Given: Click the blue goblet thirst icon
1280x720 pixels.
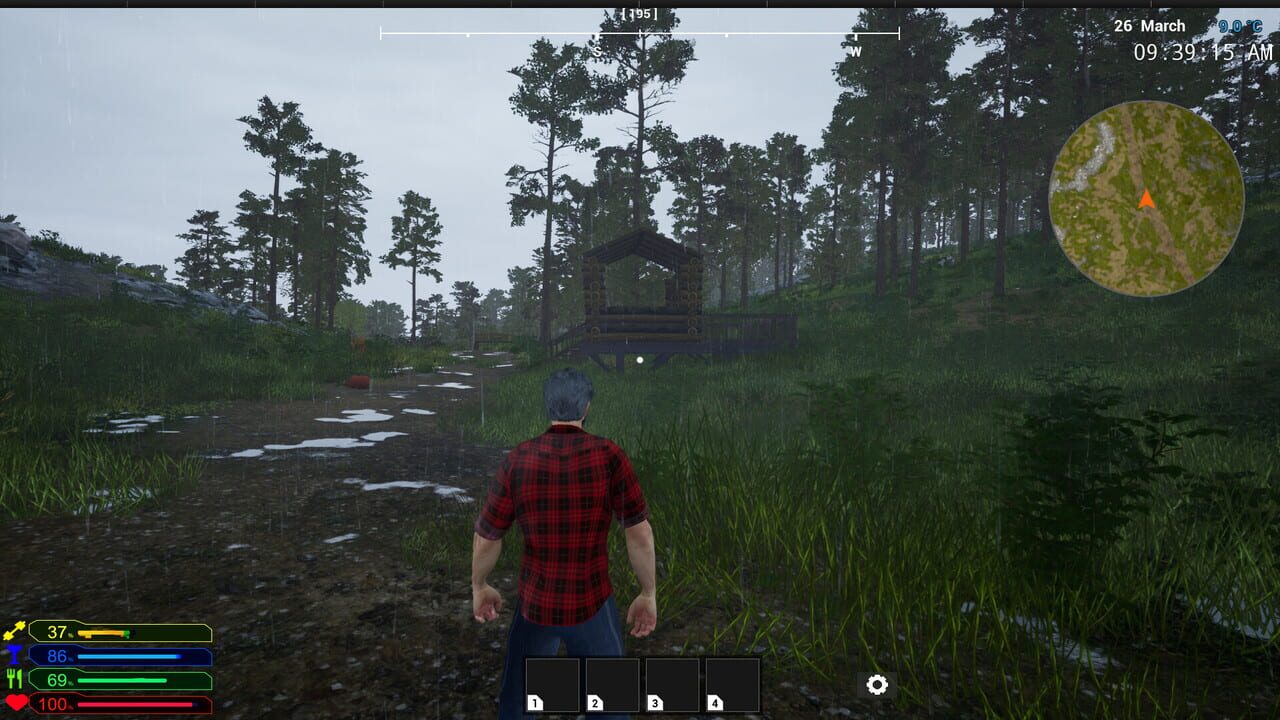Looking at the screenshot, I should 17,656.
